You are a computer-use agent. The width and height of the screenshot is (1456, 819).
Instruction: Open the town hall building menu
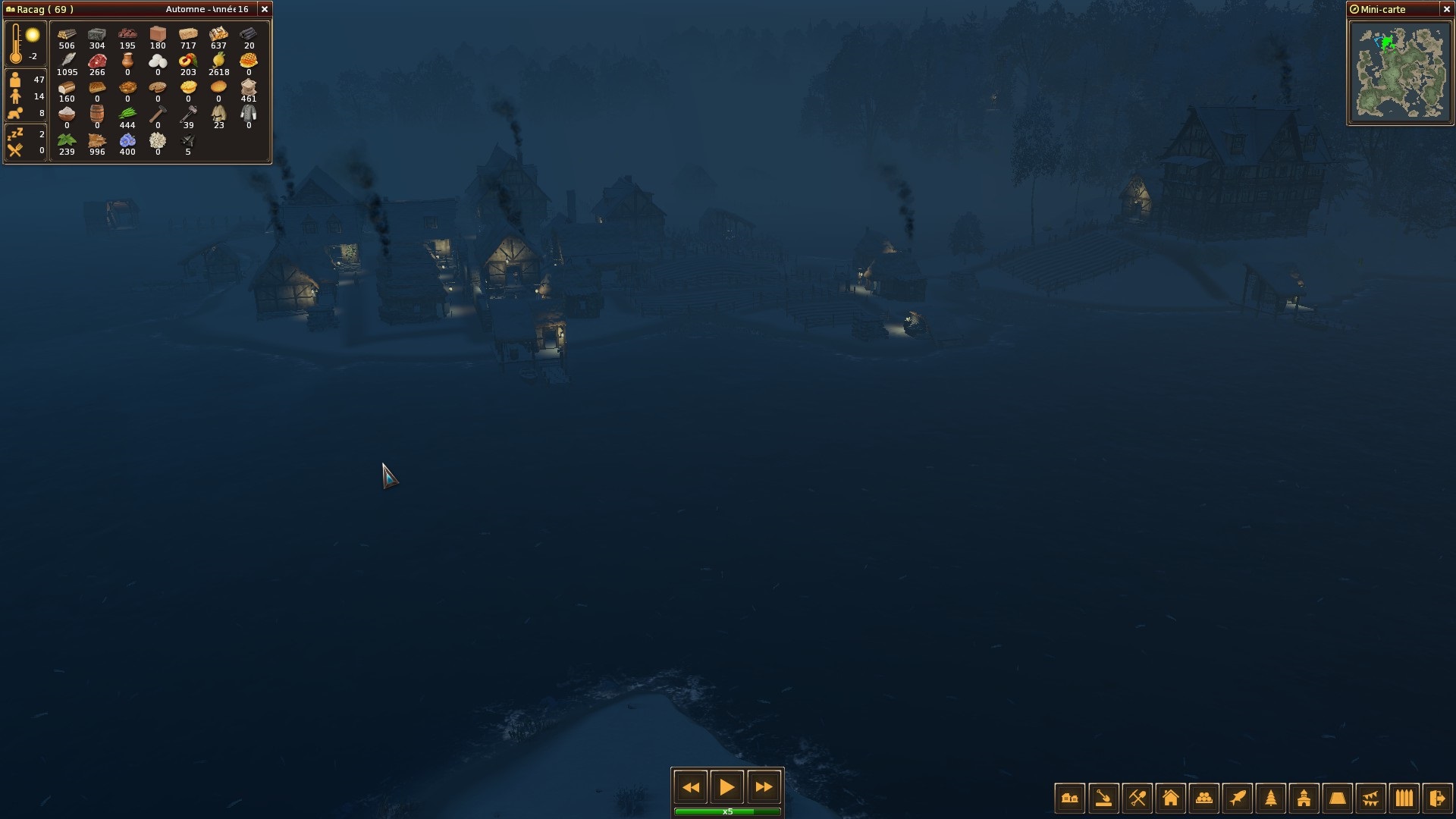pyautogui.click(x=1304, y=798)
